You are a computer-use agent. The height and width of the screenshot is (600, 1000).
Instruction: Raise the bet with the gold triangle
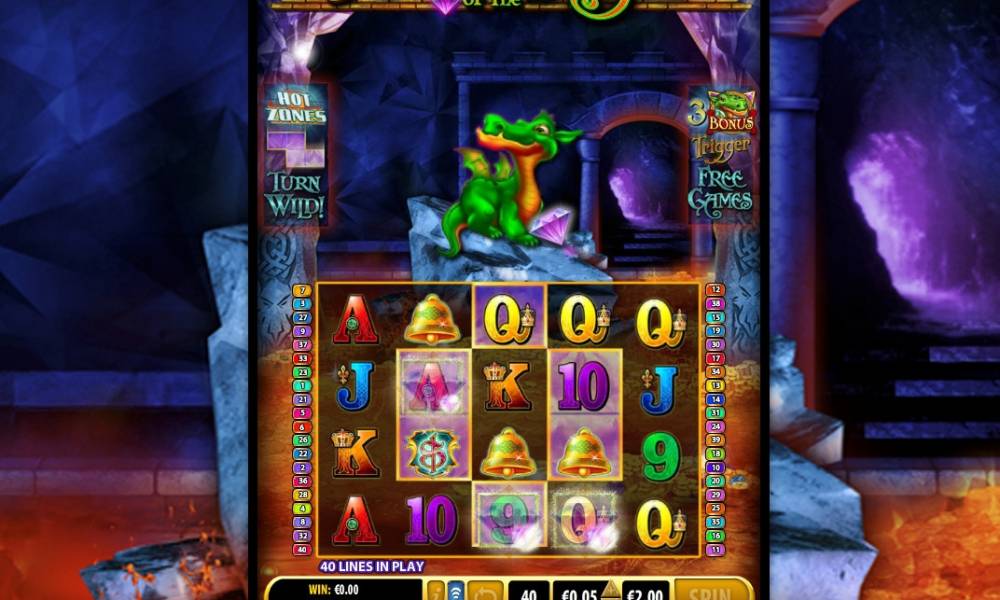click(x=610, y=587)
